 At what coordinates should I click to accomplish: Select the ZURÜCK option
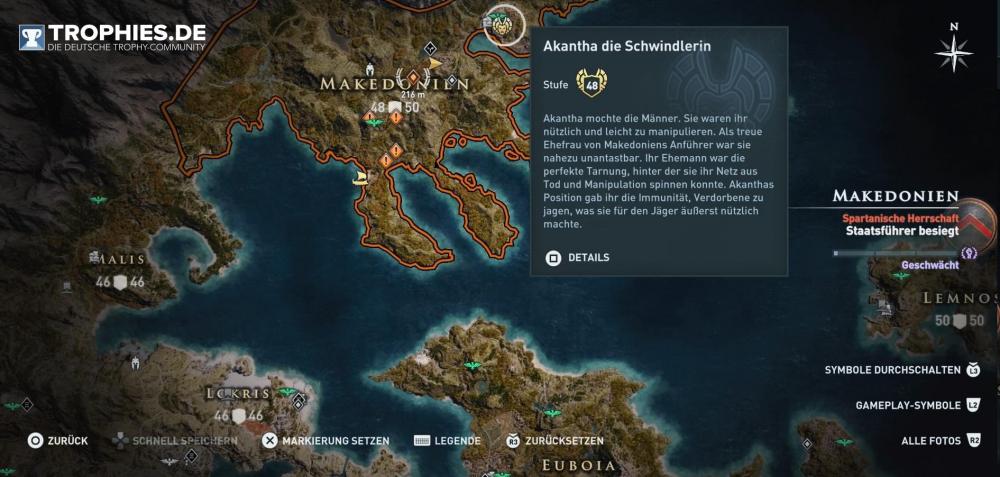[x=59, y=441]
